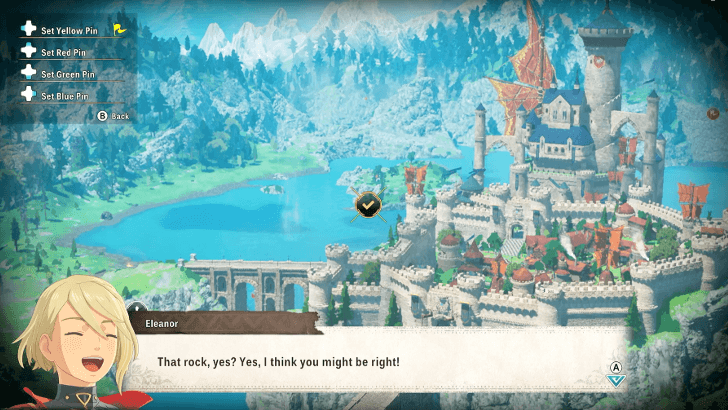Select the checkmark marker on the map
Image resolution: width=728 pixels, height=410 pixels.
368,204
